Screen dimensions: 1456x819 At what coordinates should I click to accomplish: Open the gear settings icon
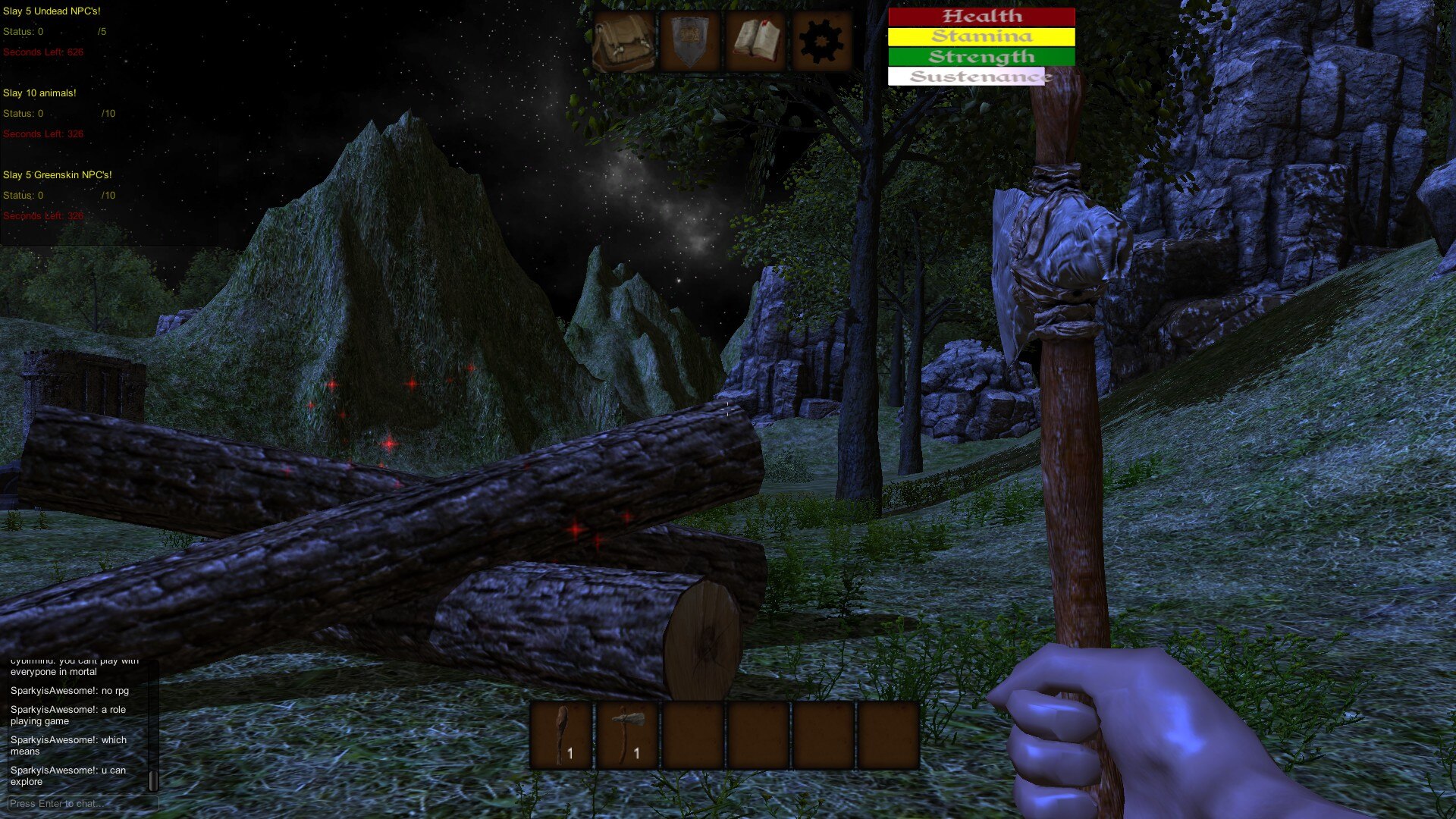[x=821, y=42]
